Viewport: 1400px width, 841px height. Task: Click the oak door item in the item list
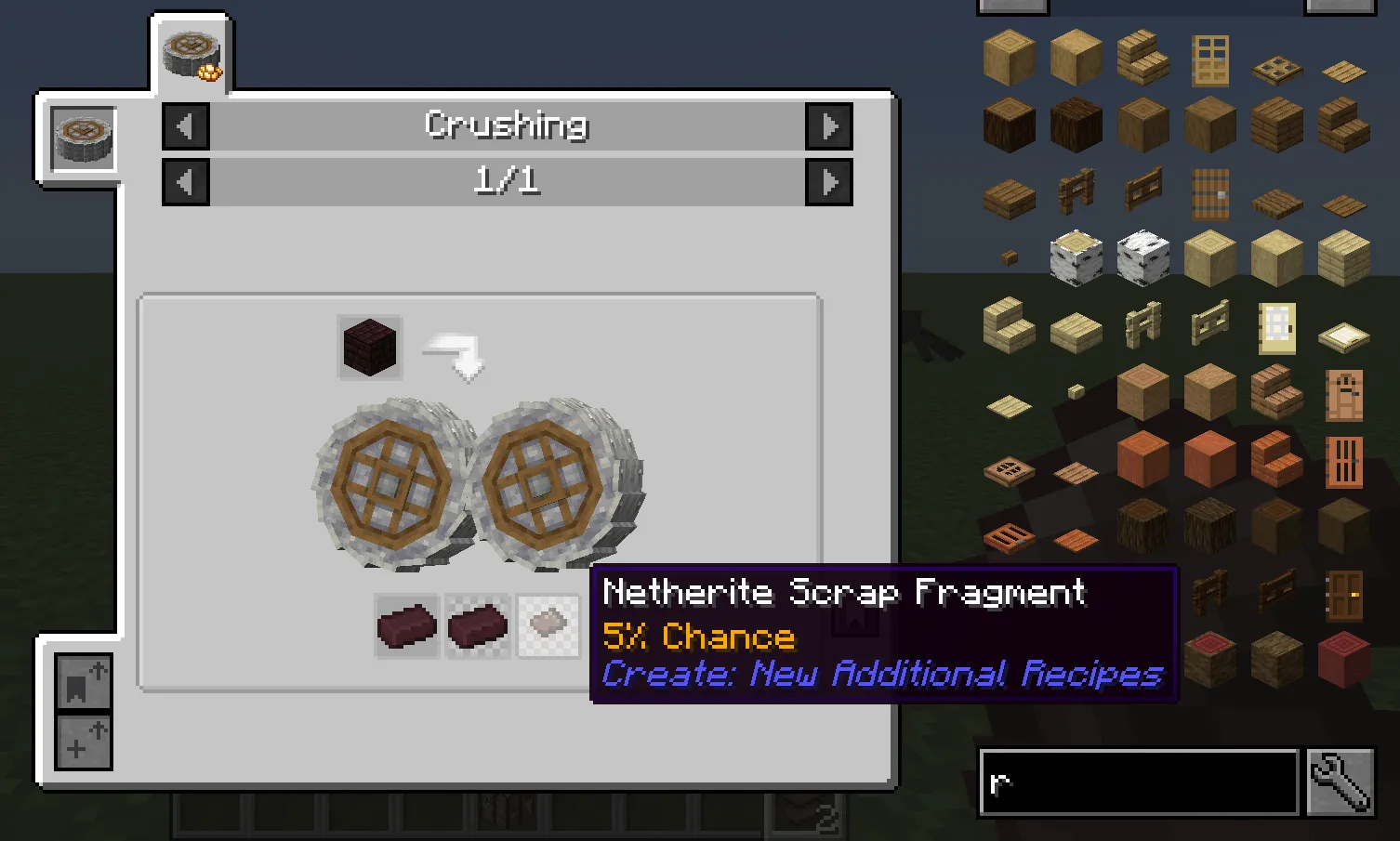click(1209, 58)
